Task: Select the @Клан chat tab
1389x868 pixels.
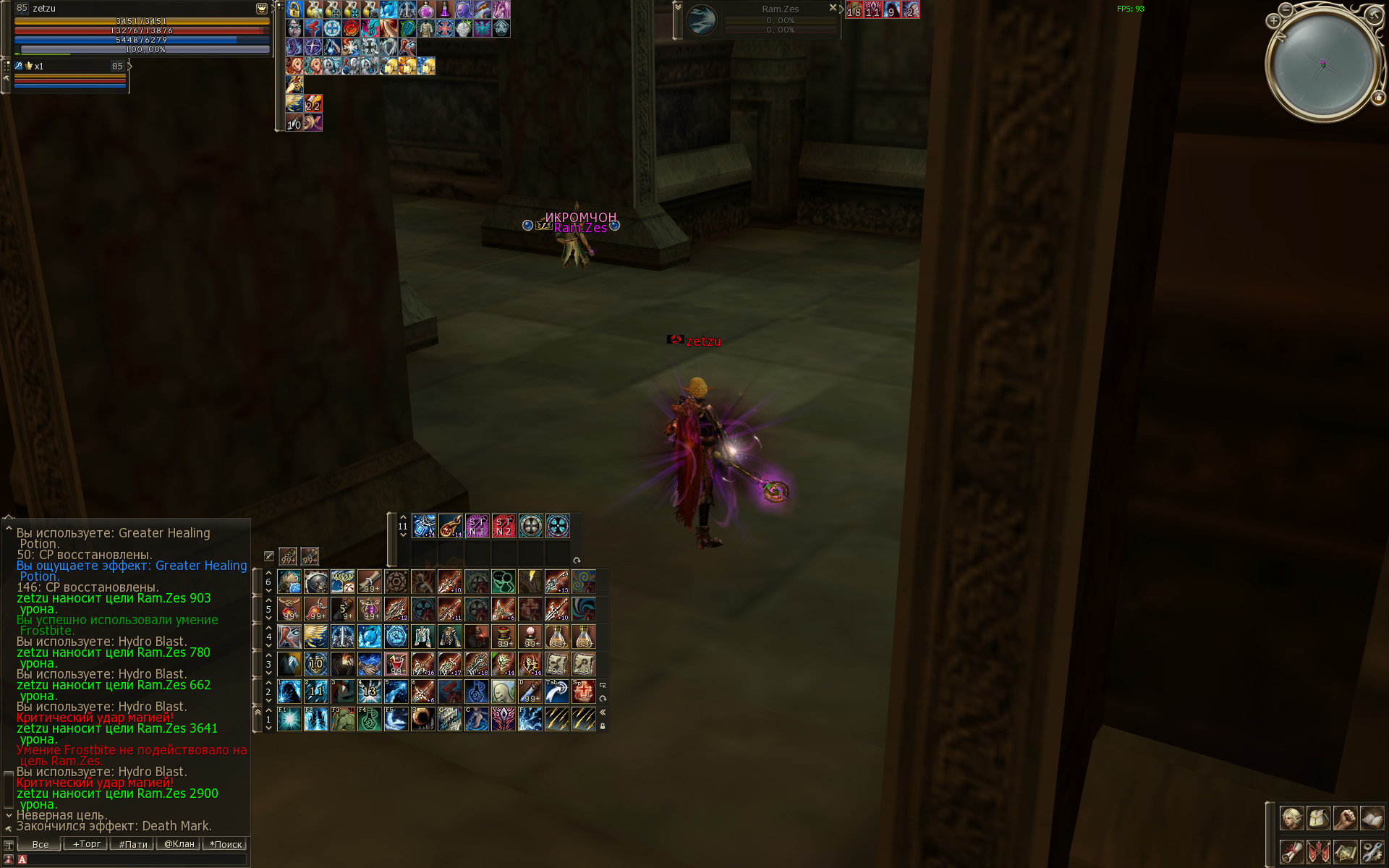Action: pos(179,844)
